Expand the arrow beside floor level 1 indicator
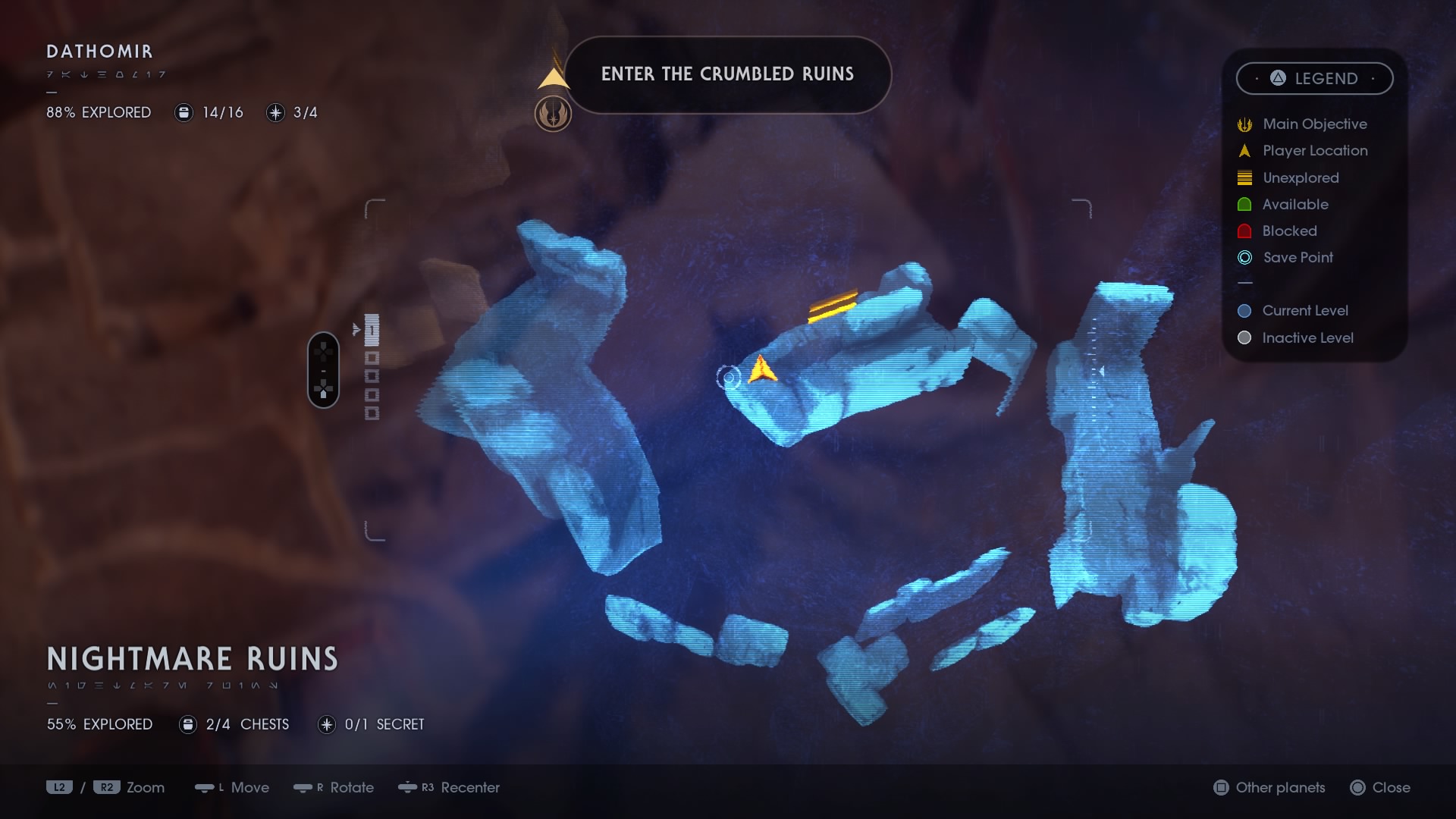This screenshot has height=819, width=1456. [x=358, y=329]
